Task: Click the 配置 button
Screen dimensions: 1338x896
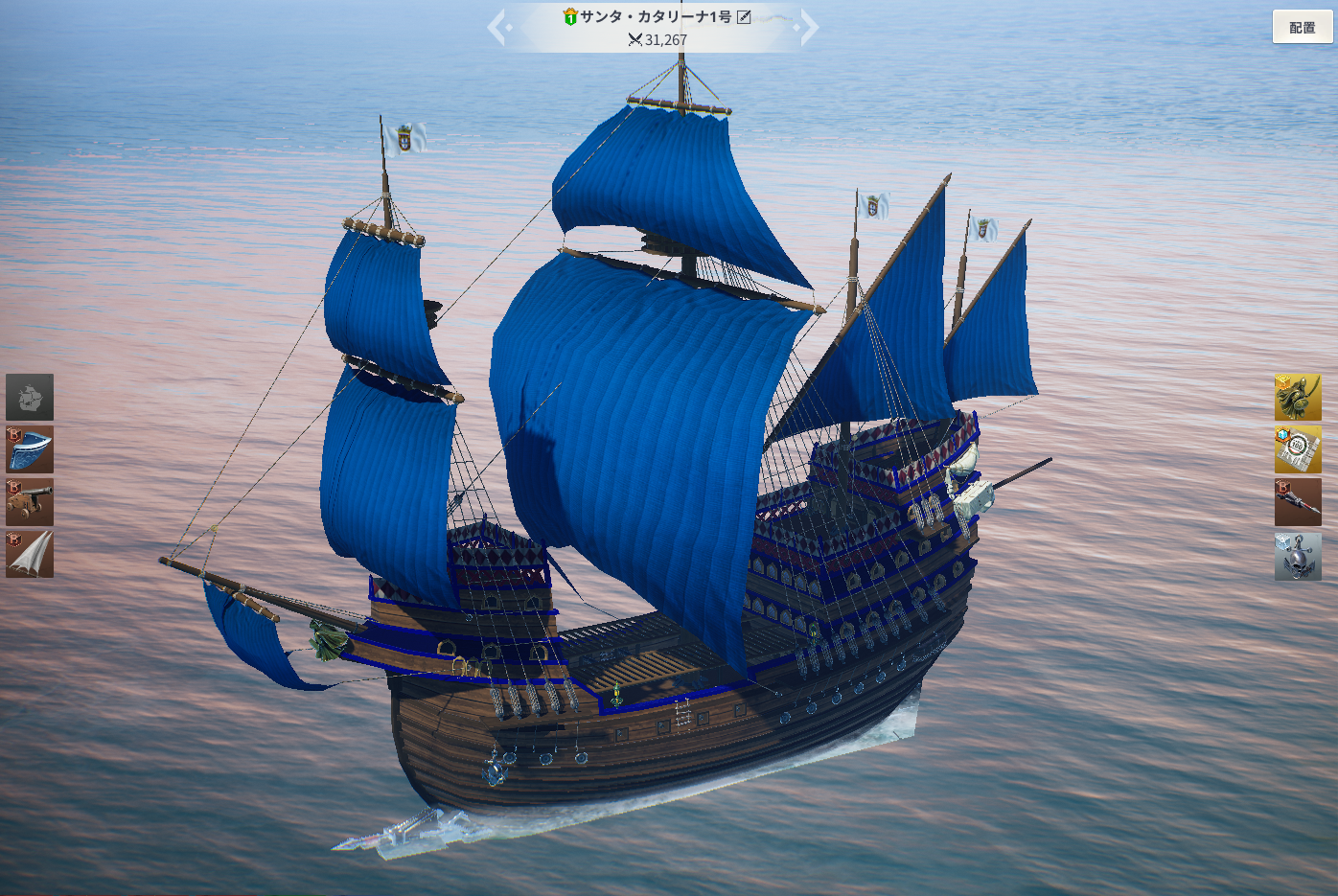Action: pyautogui.click(x=1302, y=27)
